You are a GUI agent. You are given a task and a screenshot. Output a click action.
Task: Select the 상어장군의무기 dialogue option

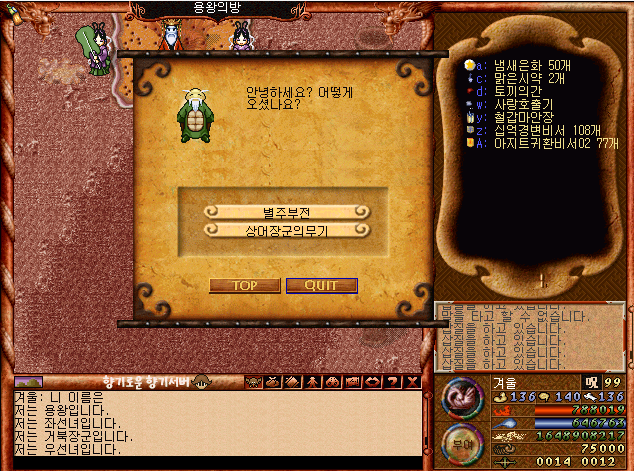[x=287, y=230]
